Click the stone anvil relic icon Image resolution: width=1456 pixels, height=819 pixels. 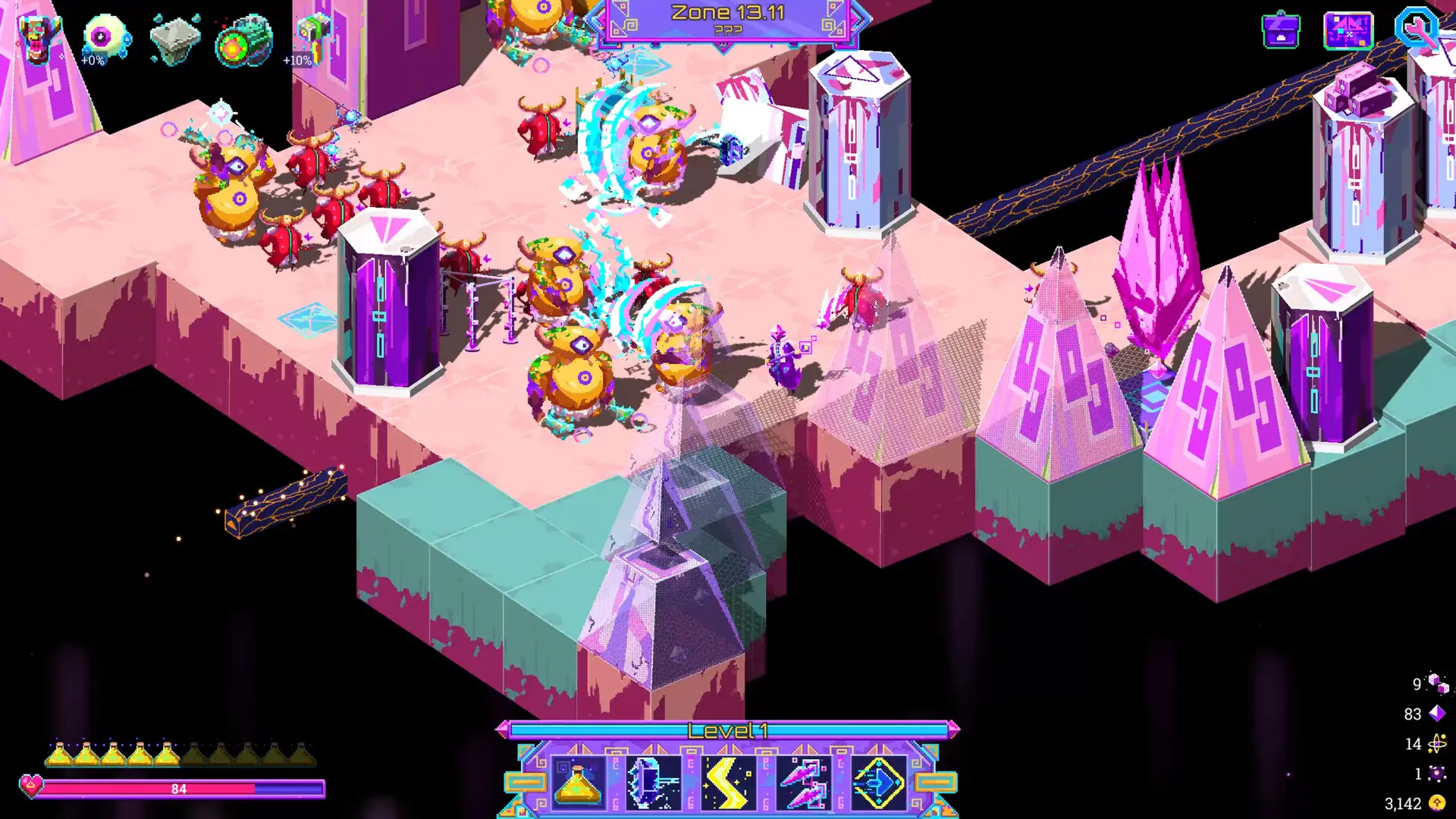[x=176, y=39]
